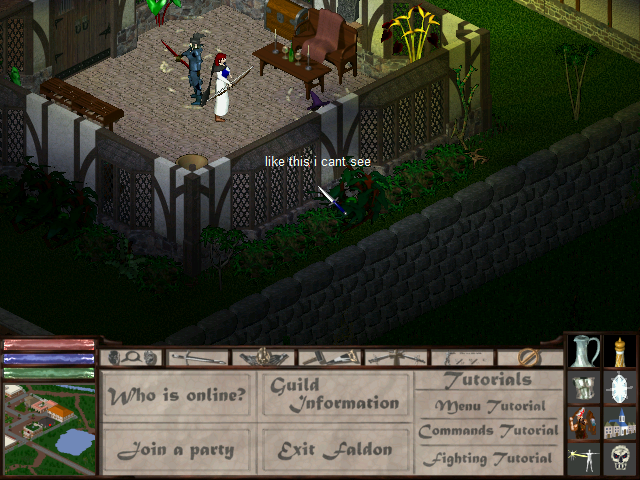The width and height of the screenshot is (640, 480).
Task: Click the blue-roofed town building icon
Action: [x=621, y=423]
